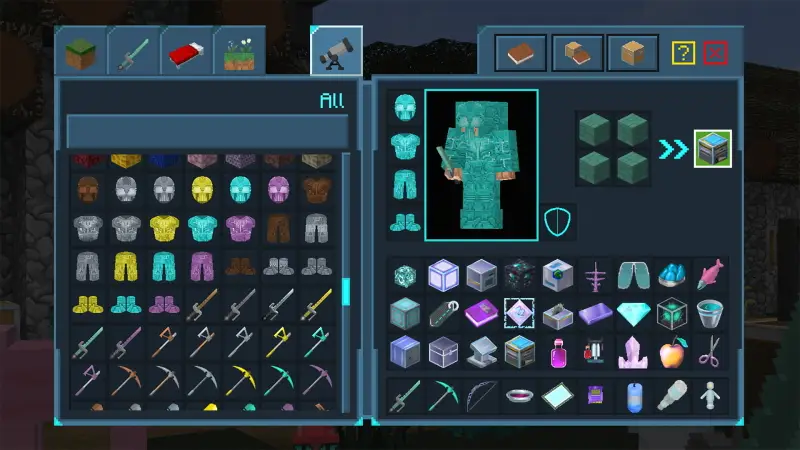Select the scissors in the inventory
Screen dimensions: 800x450
710,352
